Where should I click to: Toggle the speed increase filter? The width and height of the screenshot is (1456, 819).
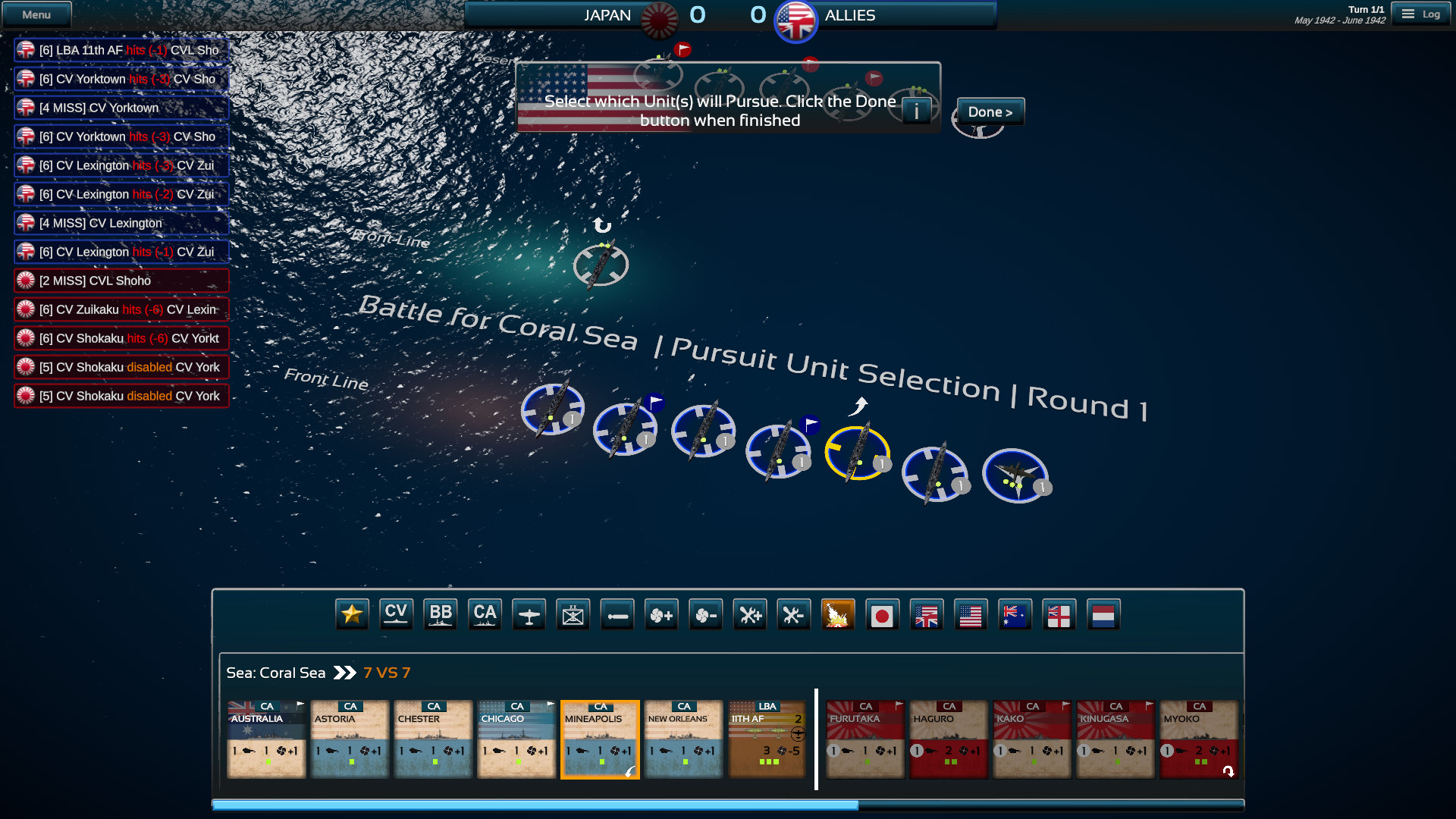tap(661, 614)
